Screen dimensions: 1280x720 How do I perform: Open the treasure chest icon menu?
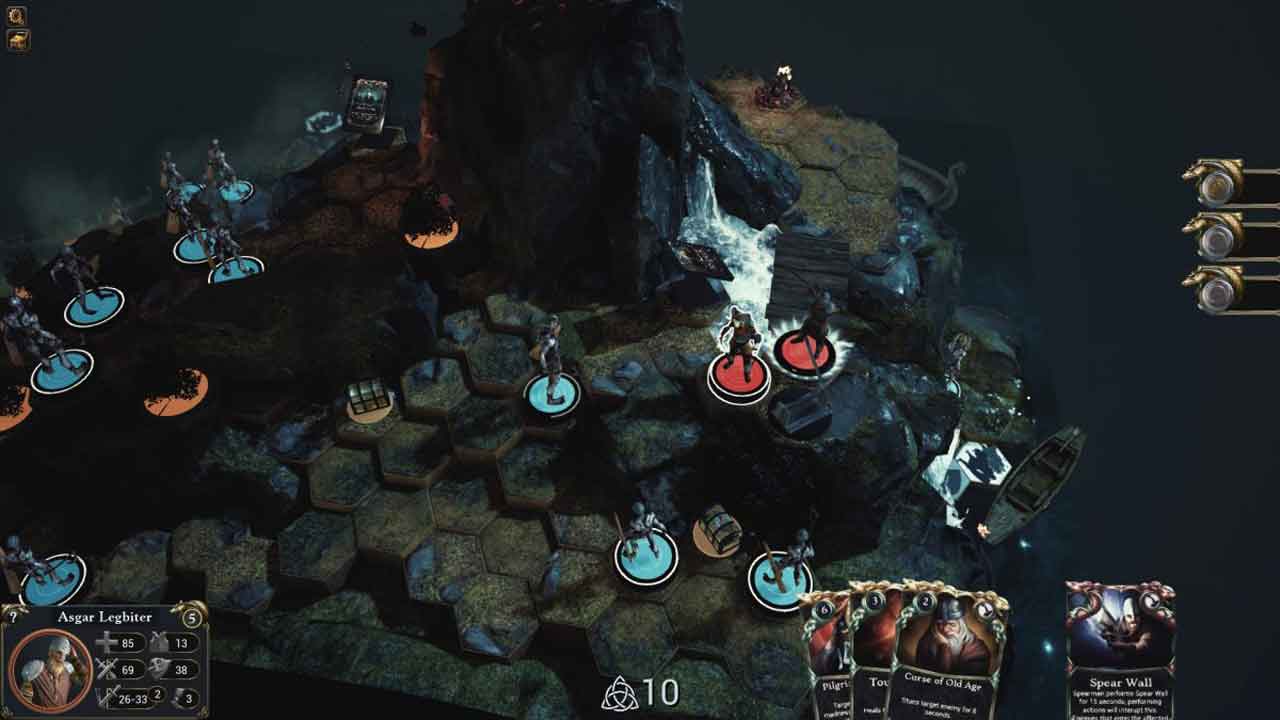pos(18,40)
